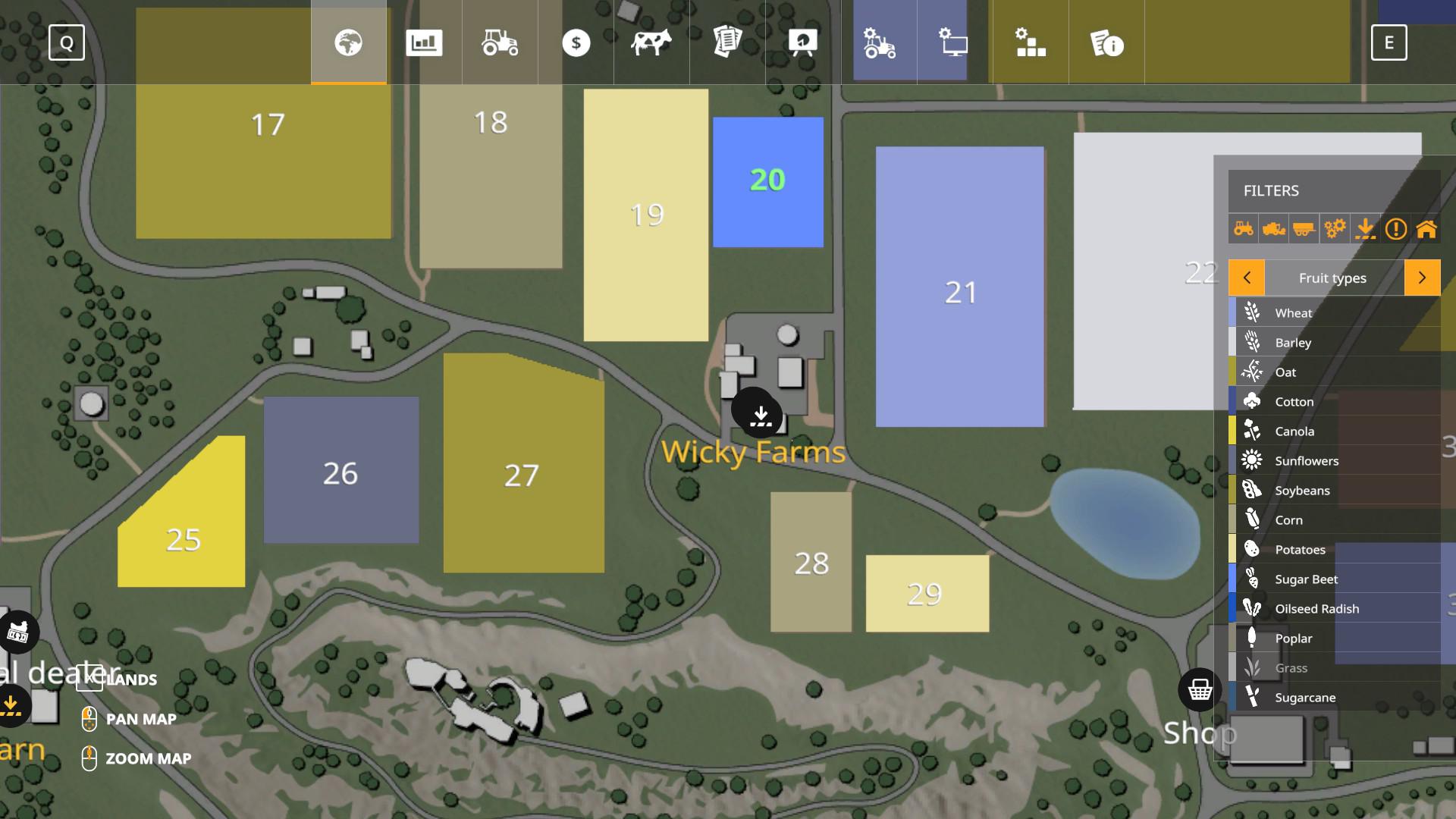Click the Animals cow icon
This screenshot has height=819, width=1456.
coord(651,43)
